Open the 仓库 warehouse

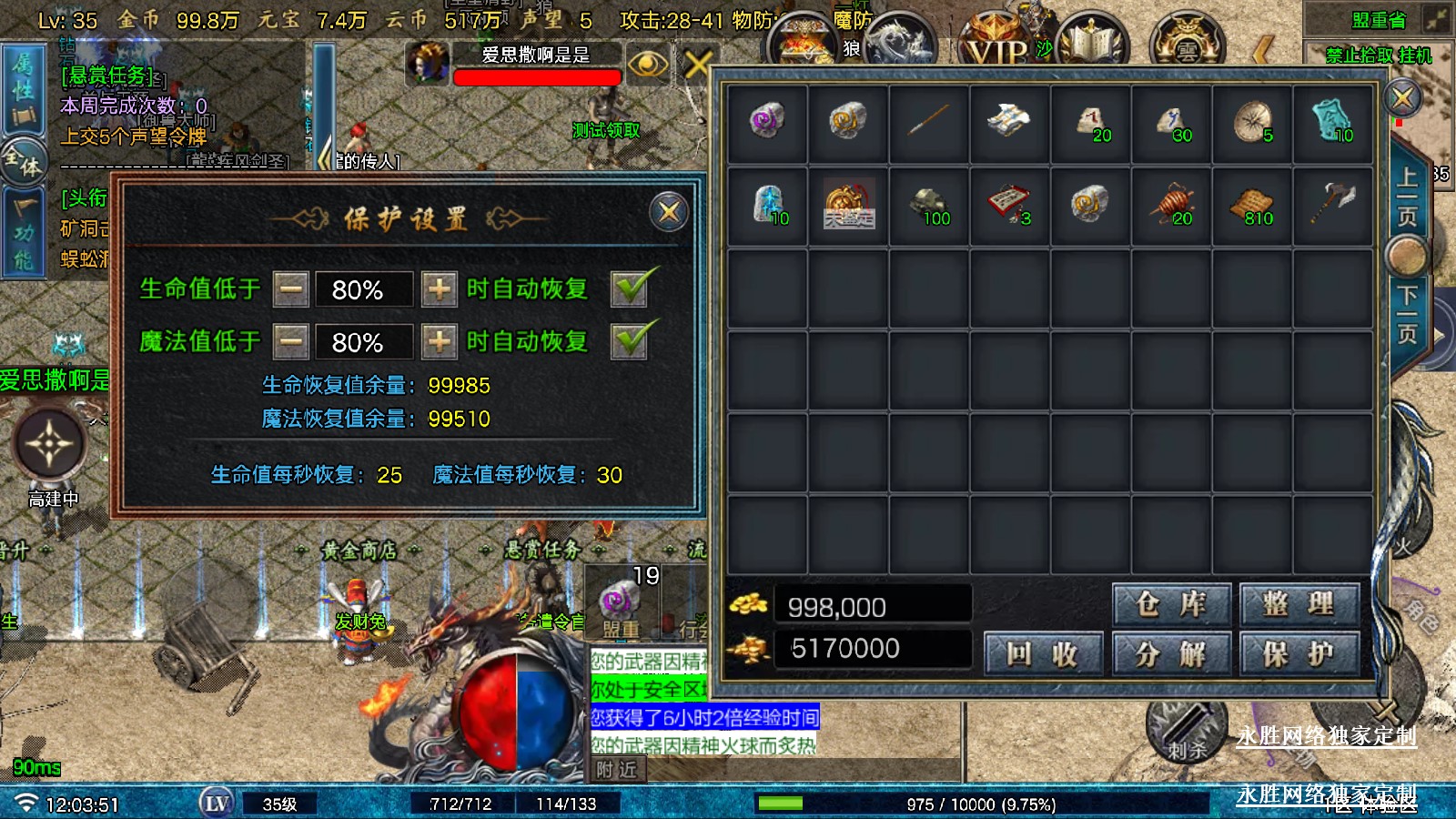[1171, 604]
